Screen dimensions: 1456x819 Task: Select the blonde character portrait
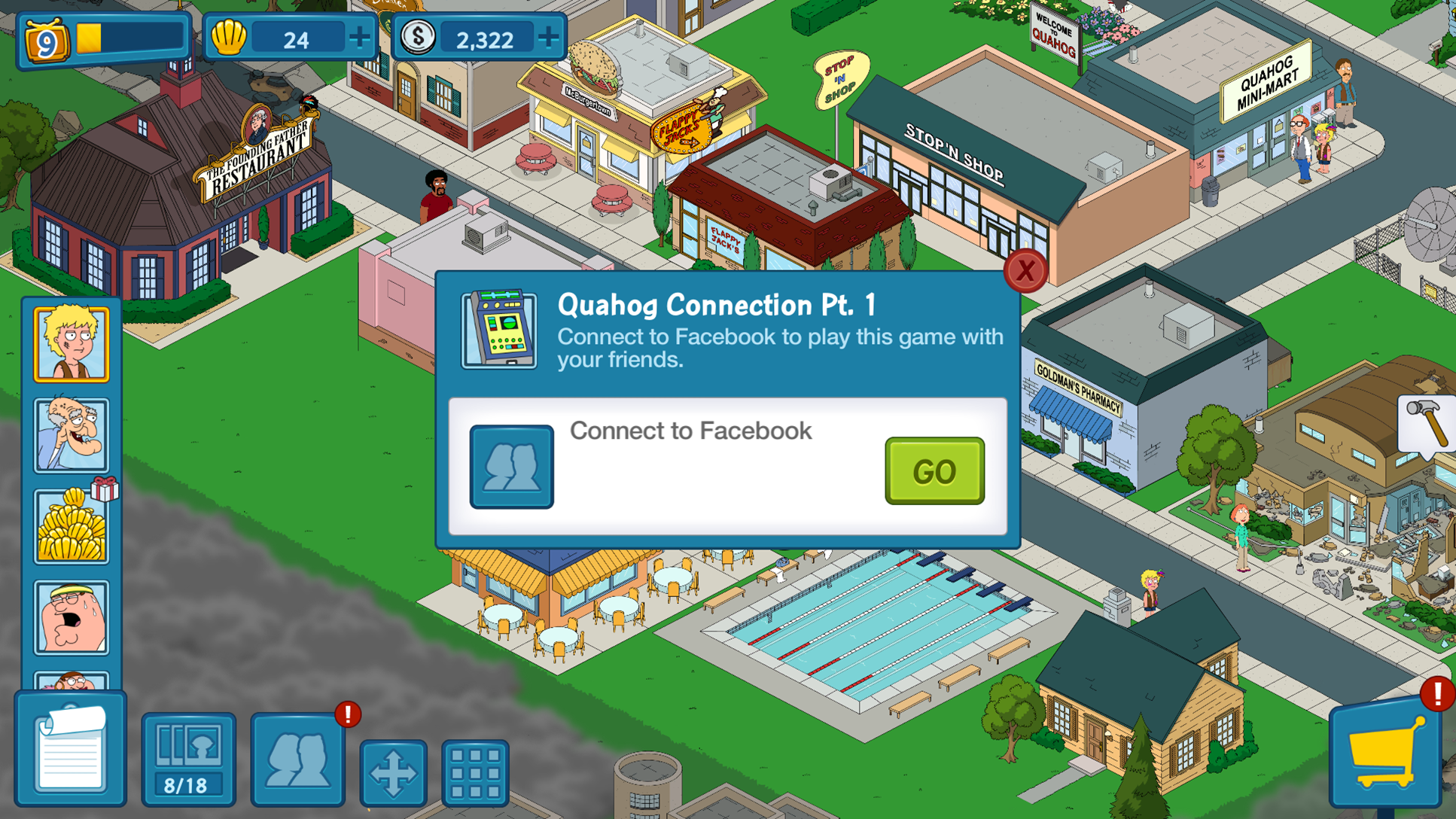tap(72, 344)
